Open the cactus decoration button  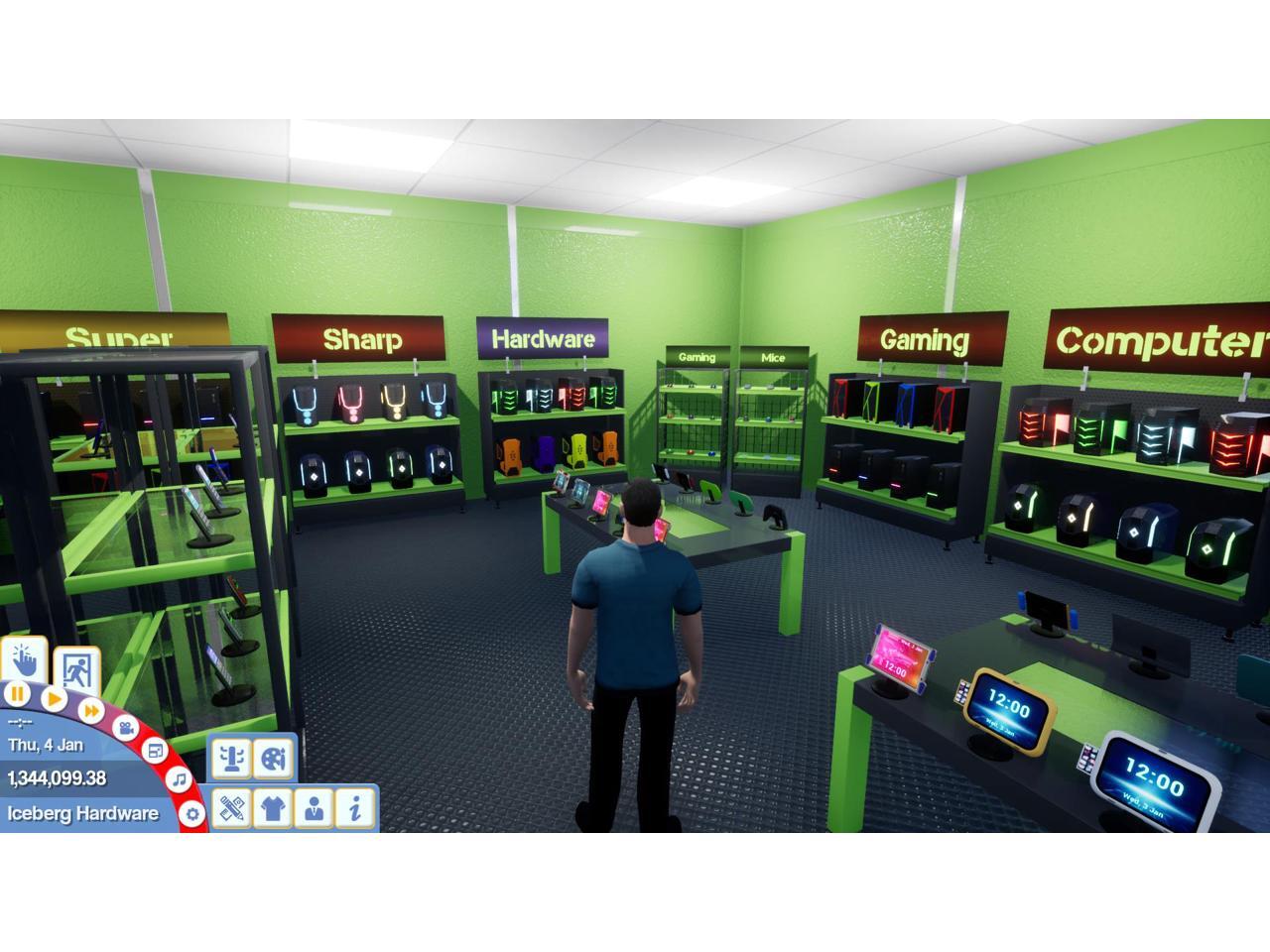pyautogui.click(x=231, y=759)
